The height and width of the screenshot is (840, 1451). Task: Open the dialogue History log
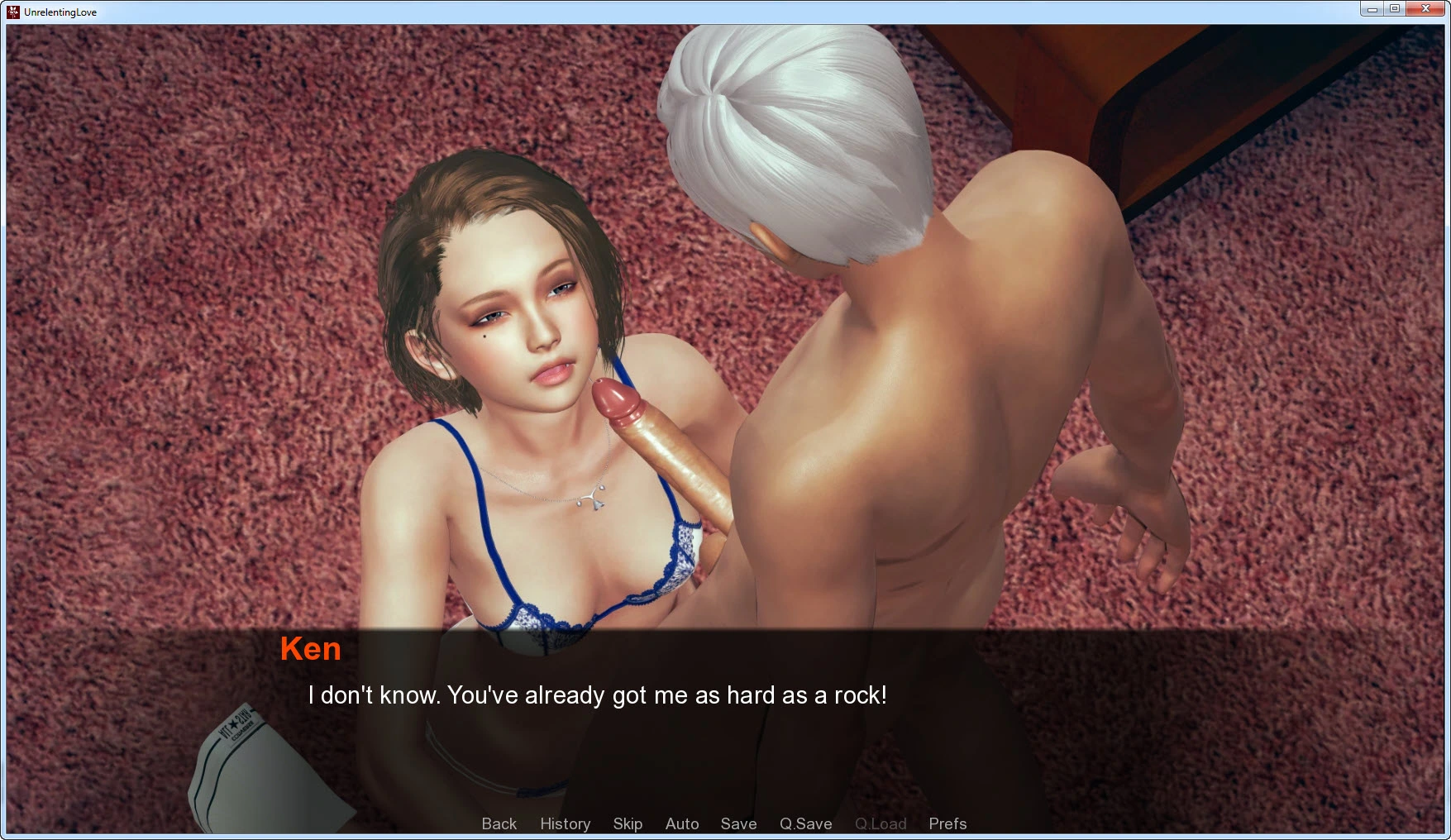click(x=565, y=823)
